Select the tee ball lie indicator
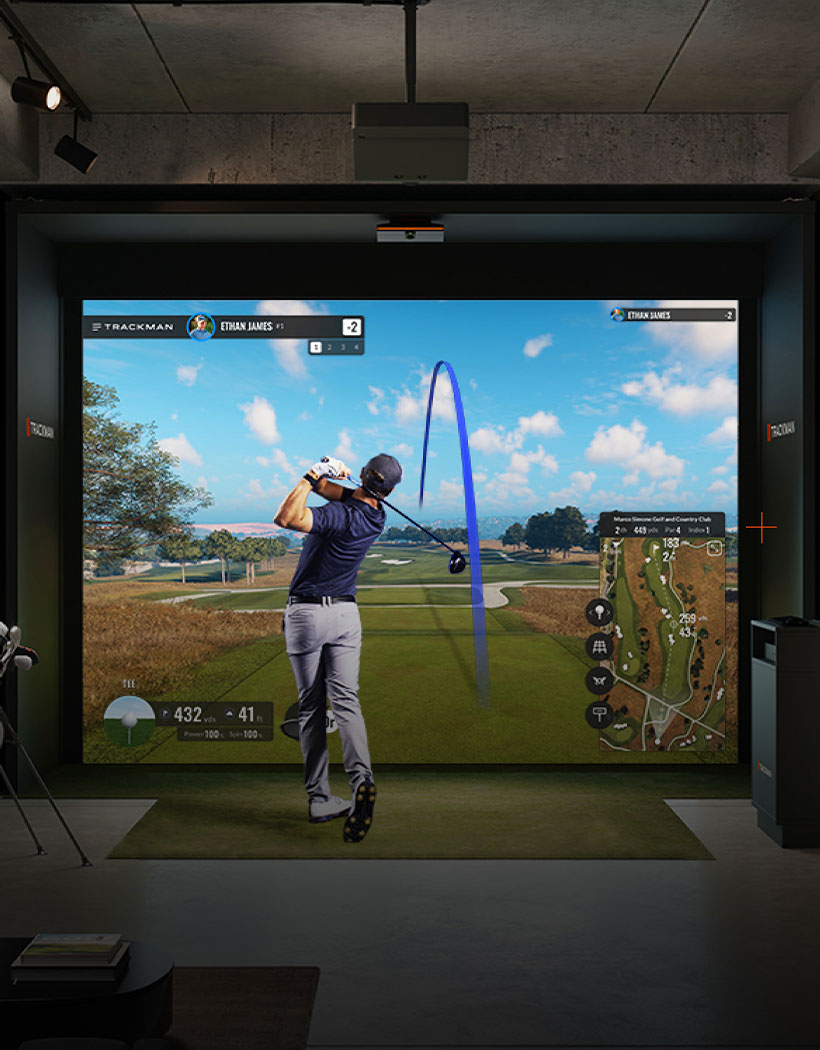This screenshot has height=1050, width=820. pos(129,719)
